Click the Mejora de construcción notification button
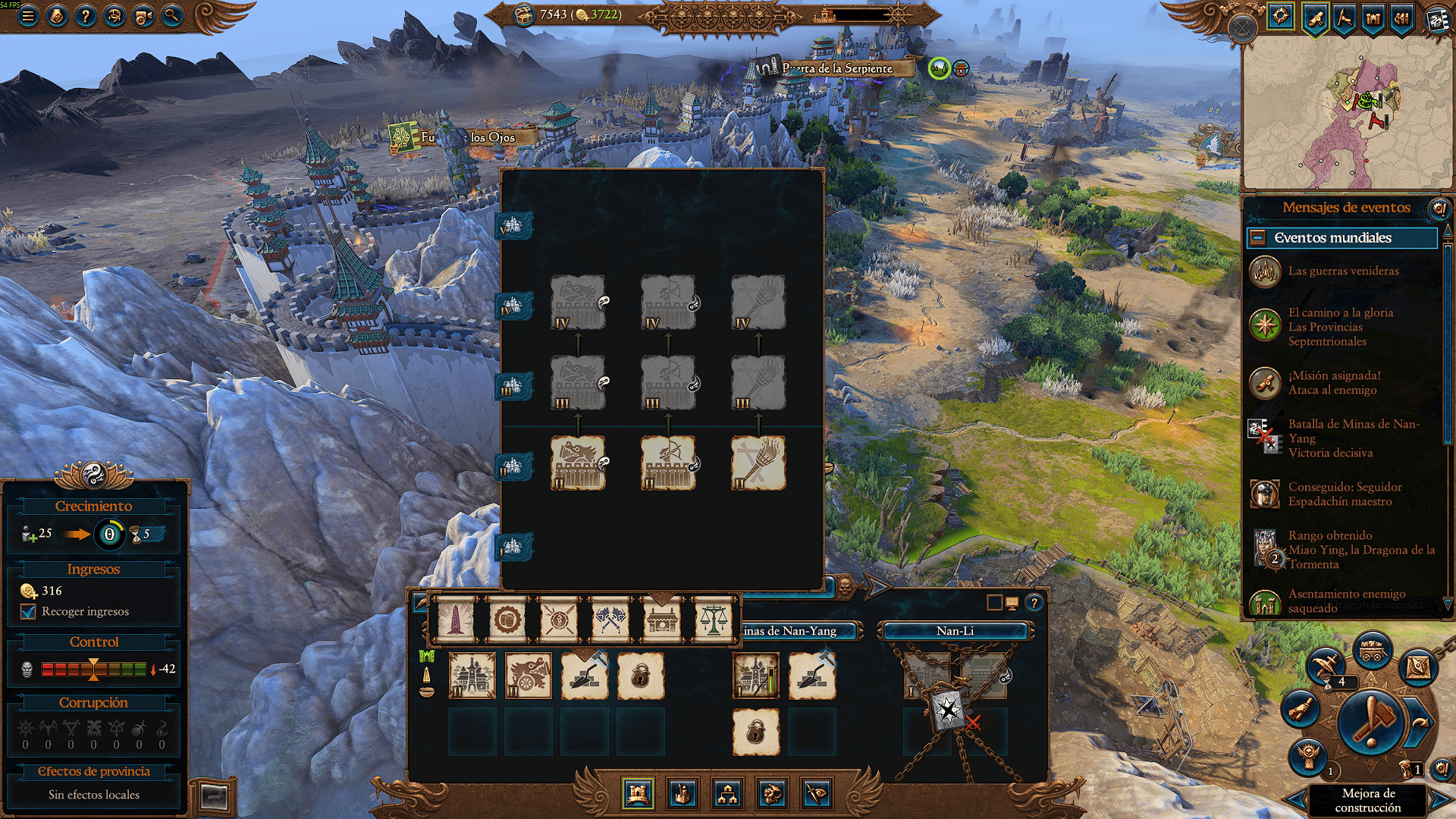Viewport: 1456px width, 819px height. click(x=1368, y=800)
